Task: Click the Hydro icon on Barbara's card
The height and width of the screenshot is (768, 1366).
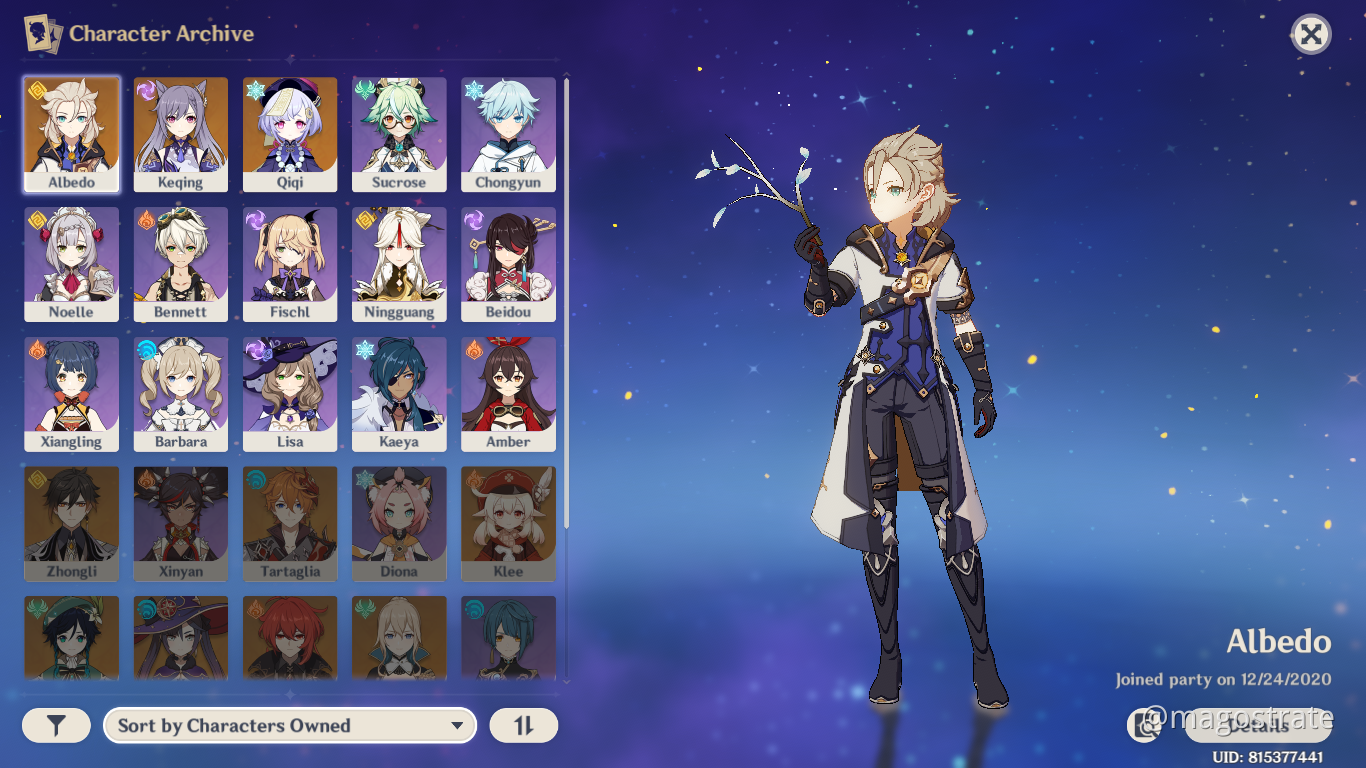Action: click(144, 350)
